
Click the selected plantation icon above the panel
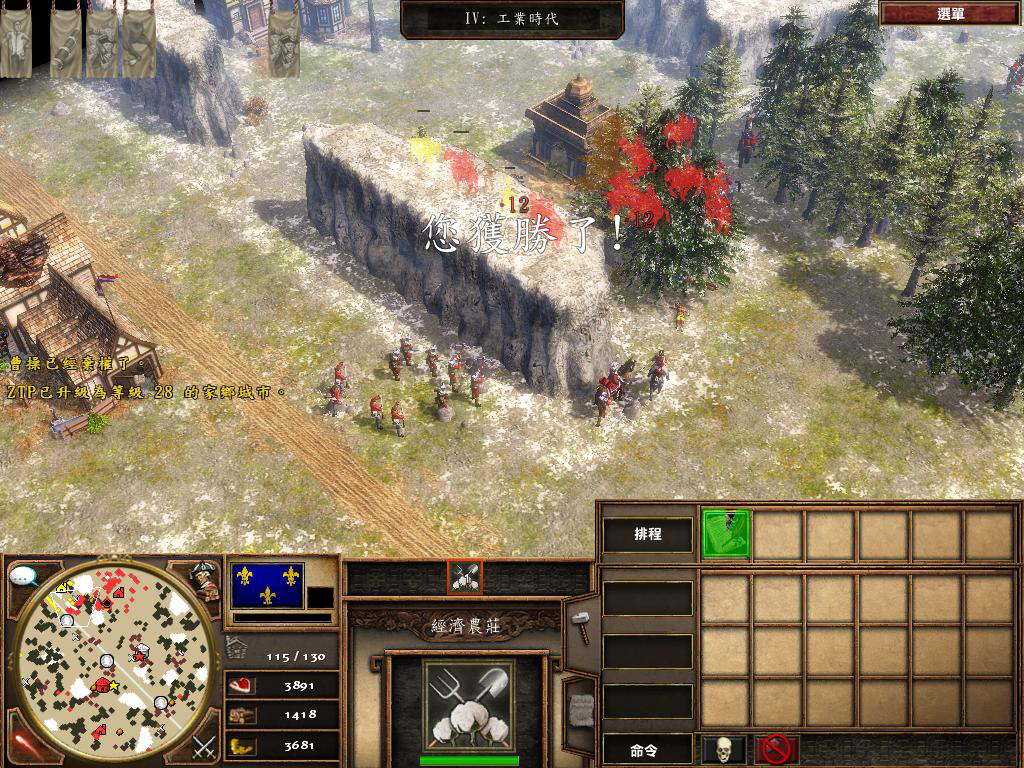pos(465,577)
